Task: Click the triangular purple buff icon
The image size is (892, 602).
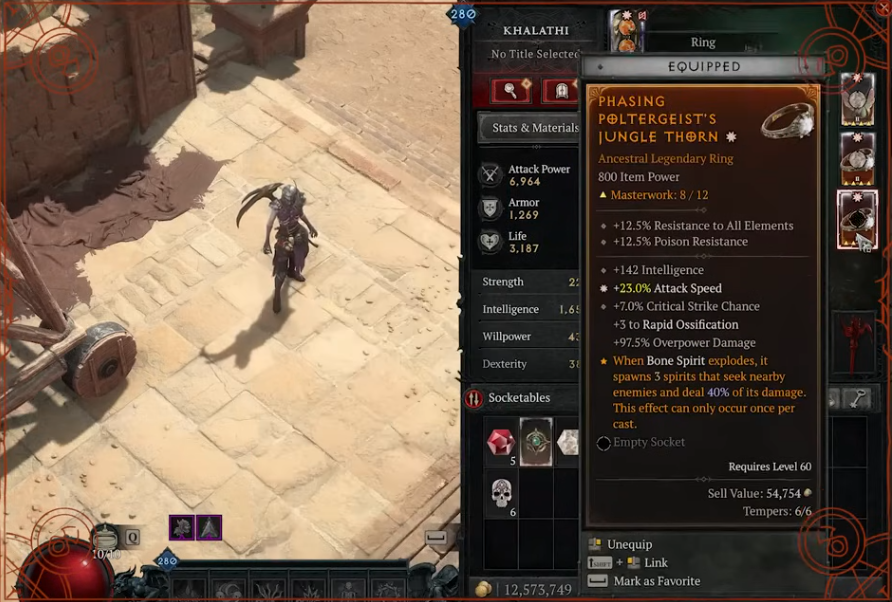Action: [x=208, y=527]
